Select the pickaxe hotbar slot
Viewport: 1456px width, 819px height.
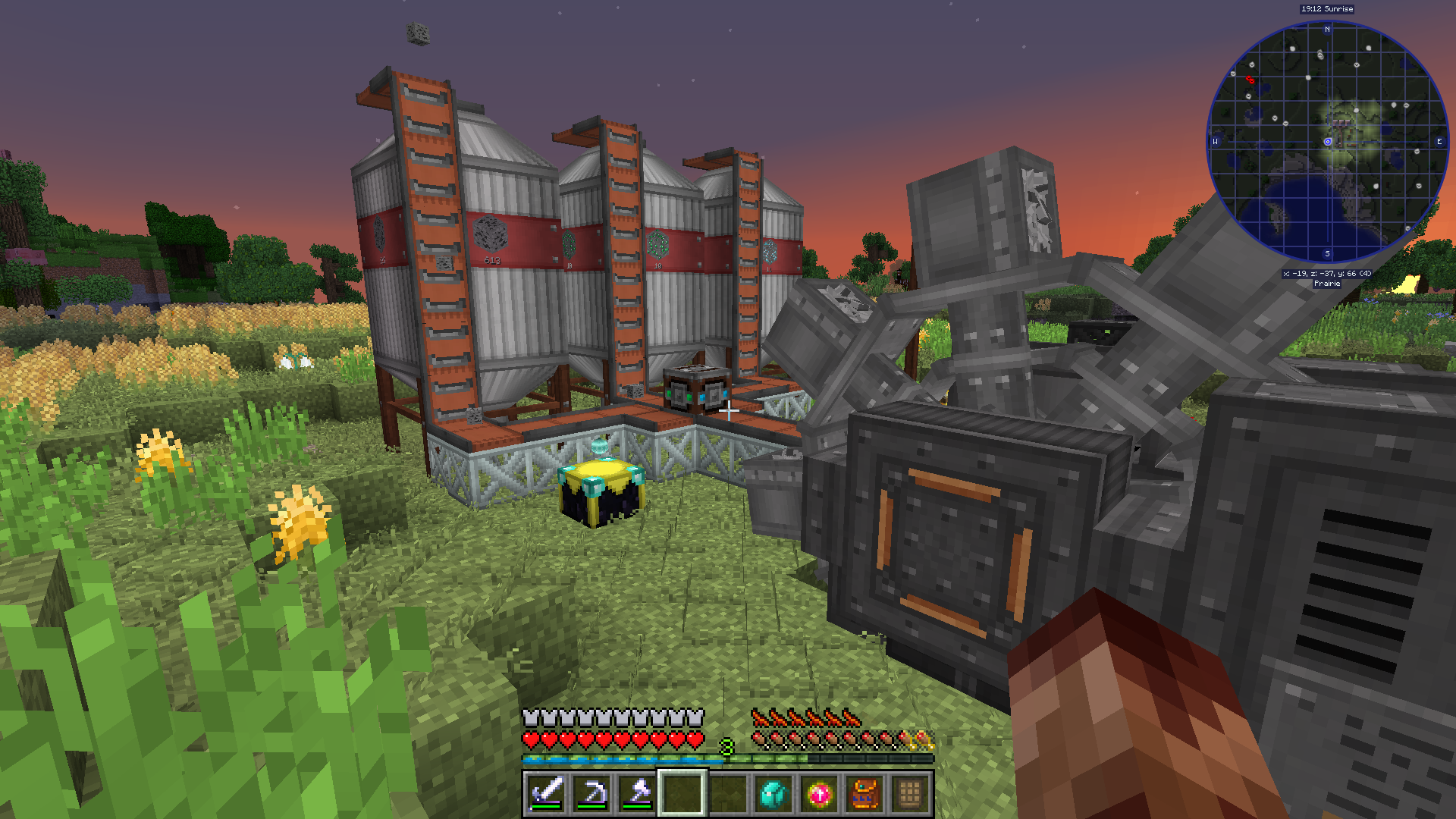[591, 793]
